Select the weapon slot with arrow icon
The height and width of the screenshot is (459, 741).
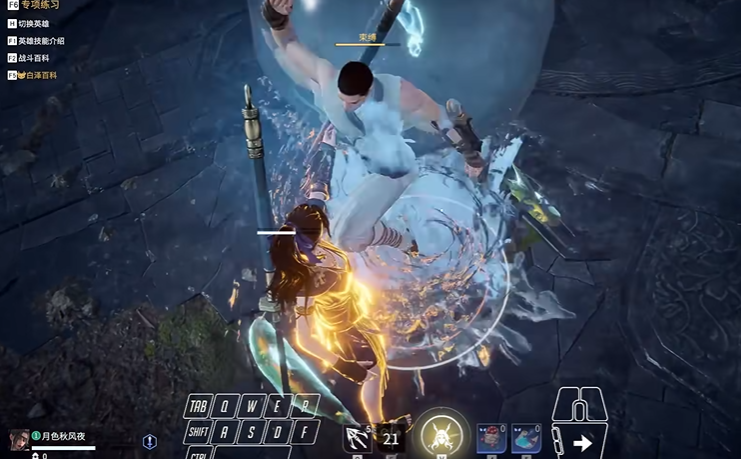[x=357, y=438]
